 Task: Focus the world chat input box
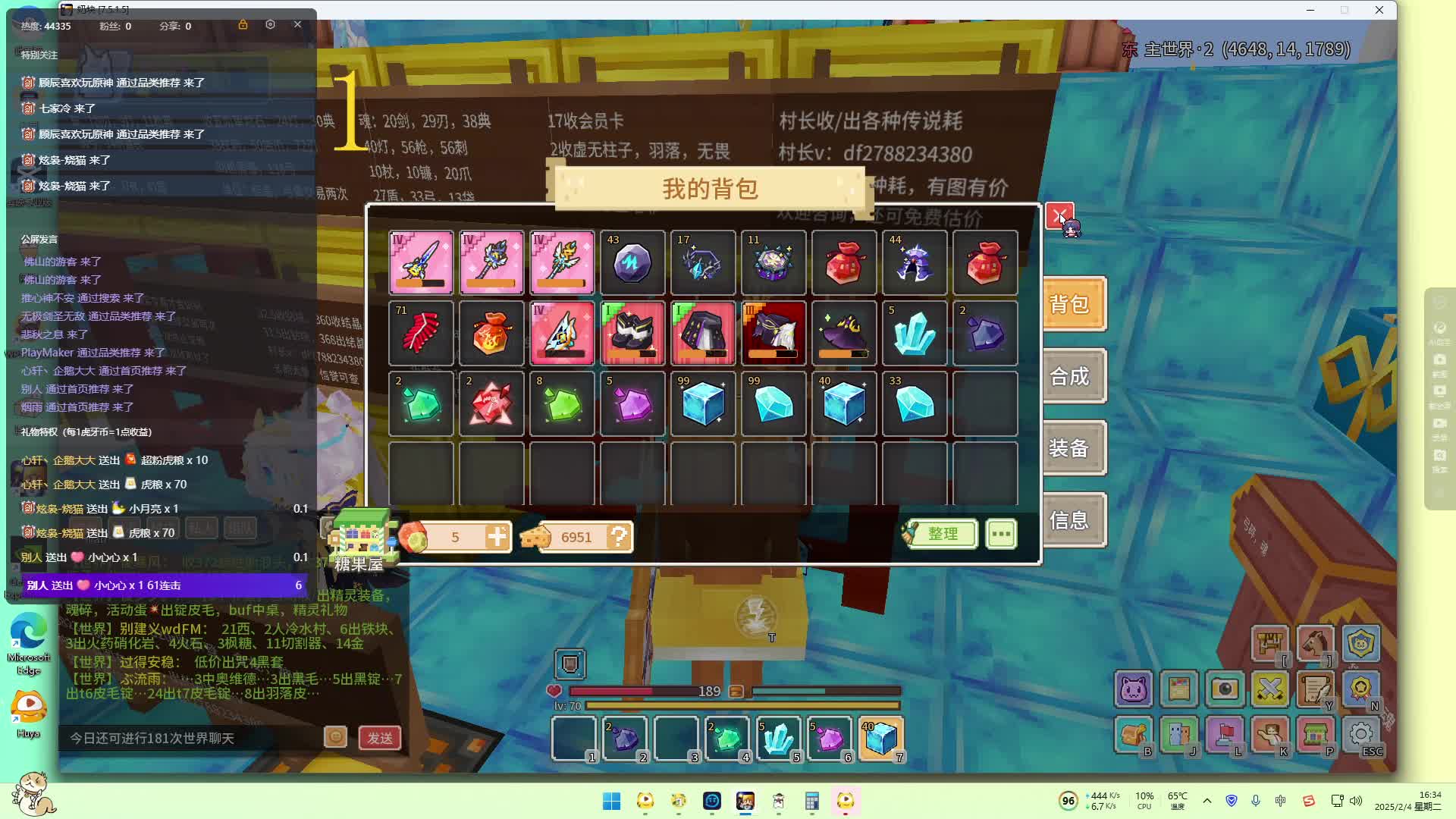pyautogui.click(x=190, y=738)
